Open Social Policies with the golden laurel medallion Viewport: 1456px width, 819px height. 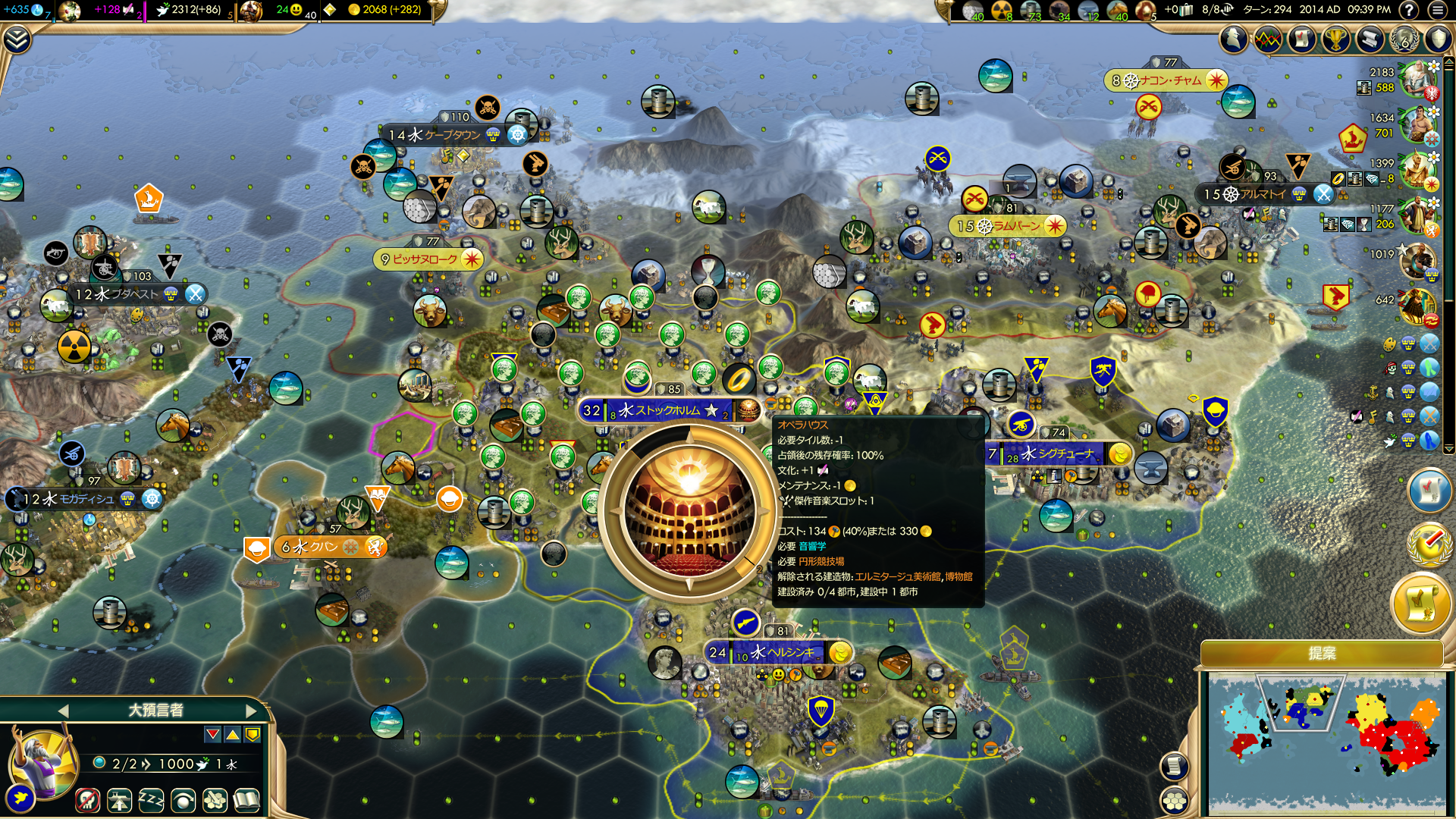pos(1429,543)
